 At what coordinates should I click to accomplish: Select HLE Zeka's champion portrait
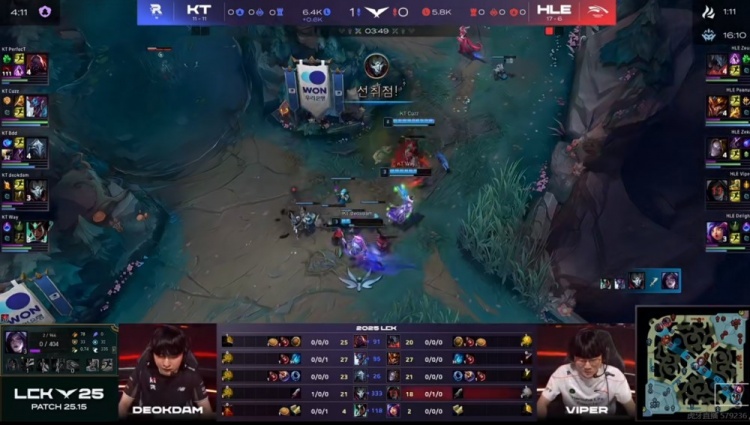point(716,148)
